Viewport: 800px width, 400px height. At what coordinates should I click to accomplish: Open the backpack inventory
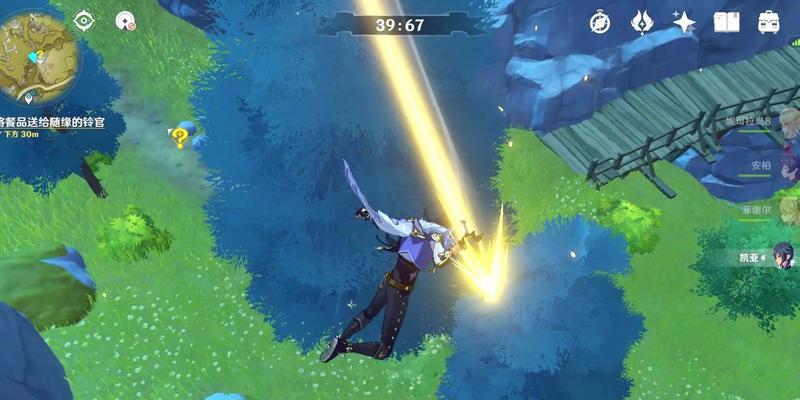[x=768, y=22]
